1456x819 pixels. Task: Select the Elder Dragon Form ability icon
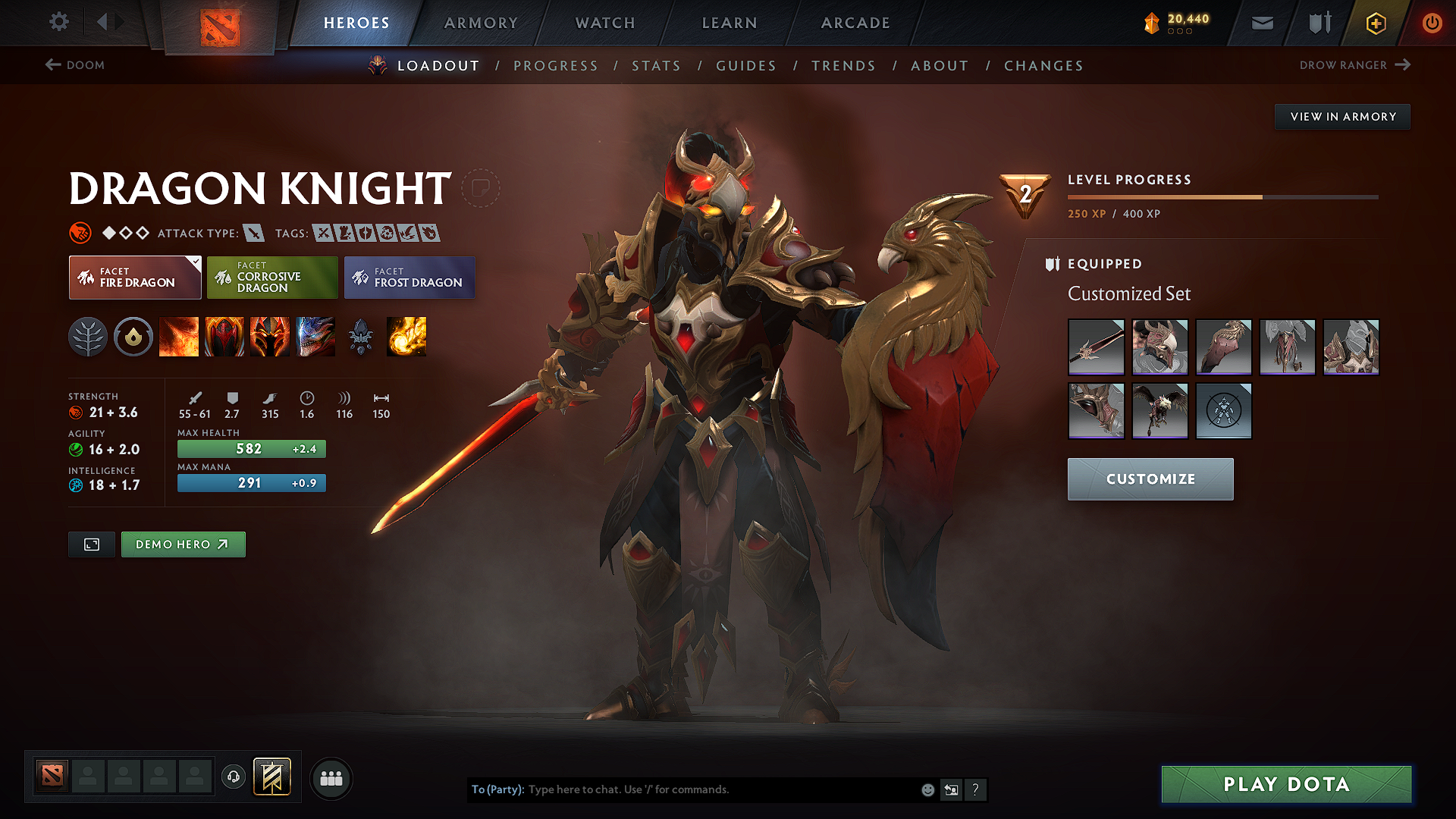click(315, 337)
